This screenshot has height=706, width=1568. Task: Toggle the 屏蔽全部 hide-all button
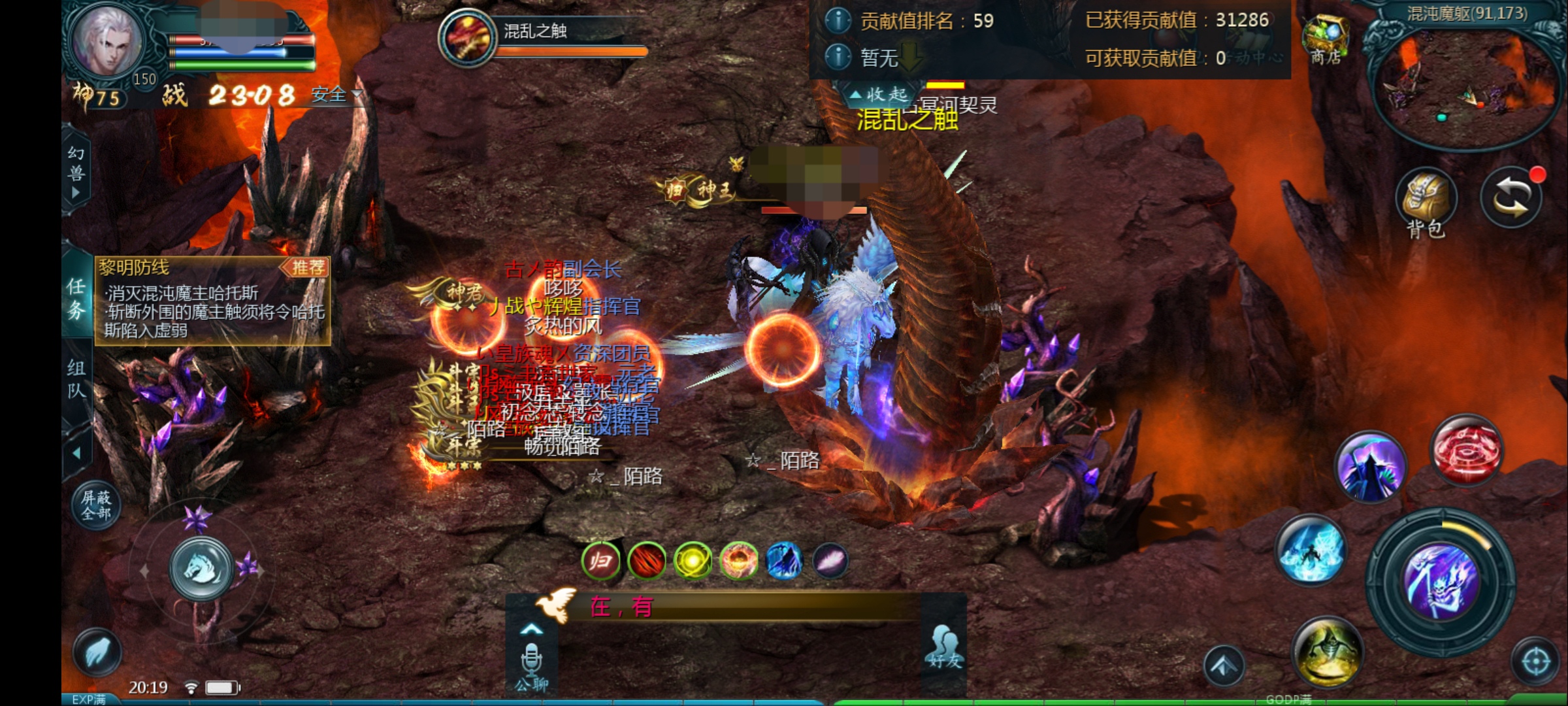click(96, 505)
